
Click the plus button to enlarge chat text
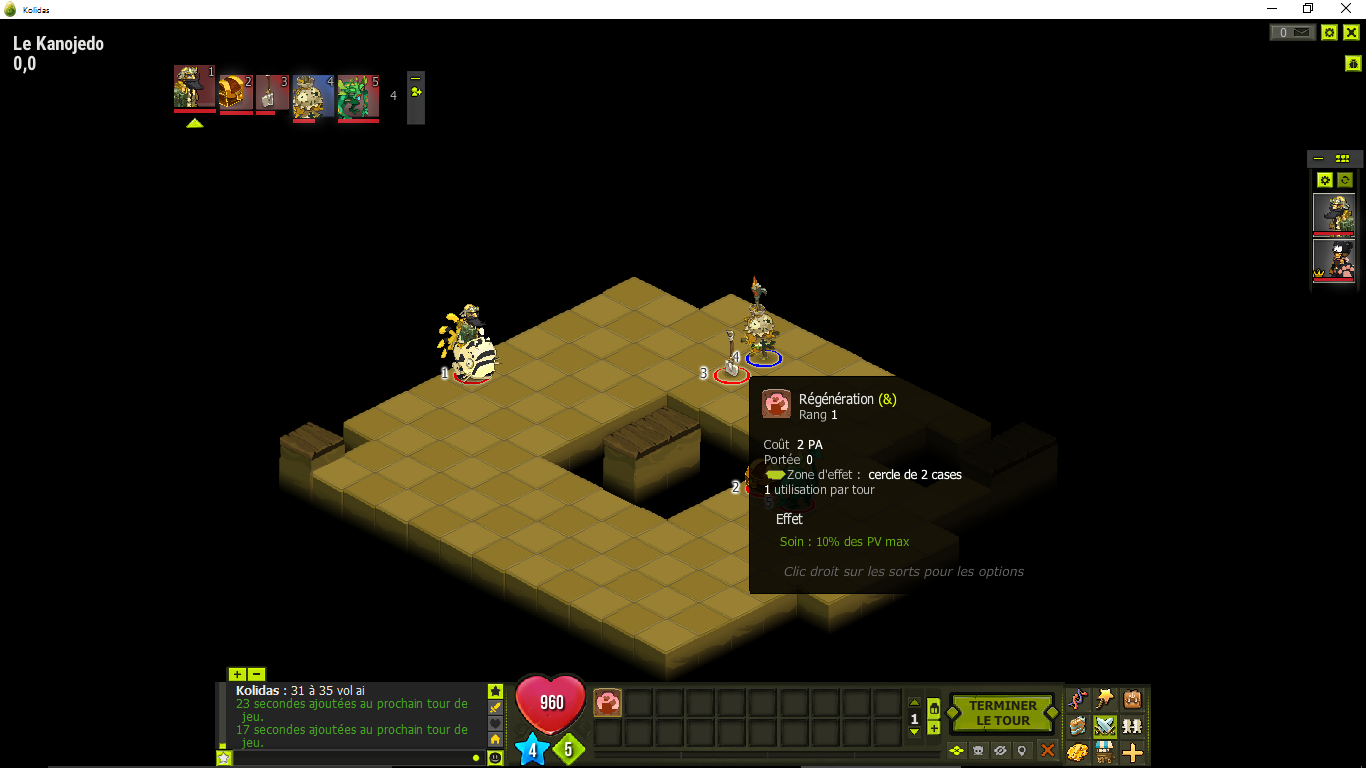click(x=237, y=674)
